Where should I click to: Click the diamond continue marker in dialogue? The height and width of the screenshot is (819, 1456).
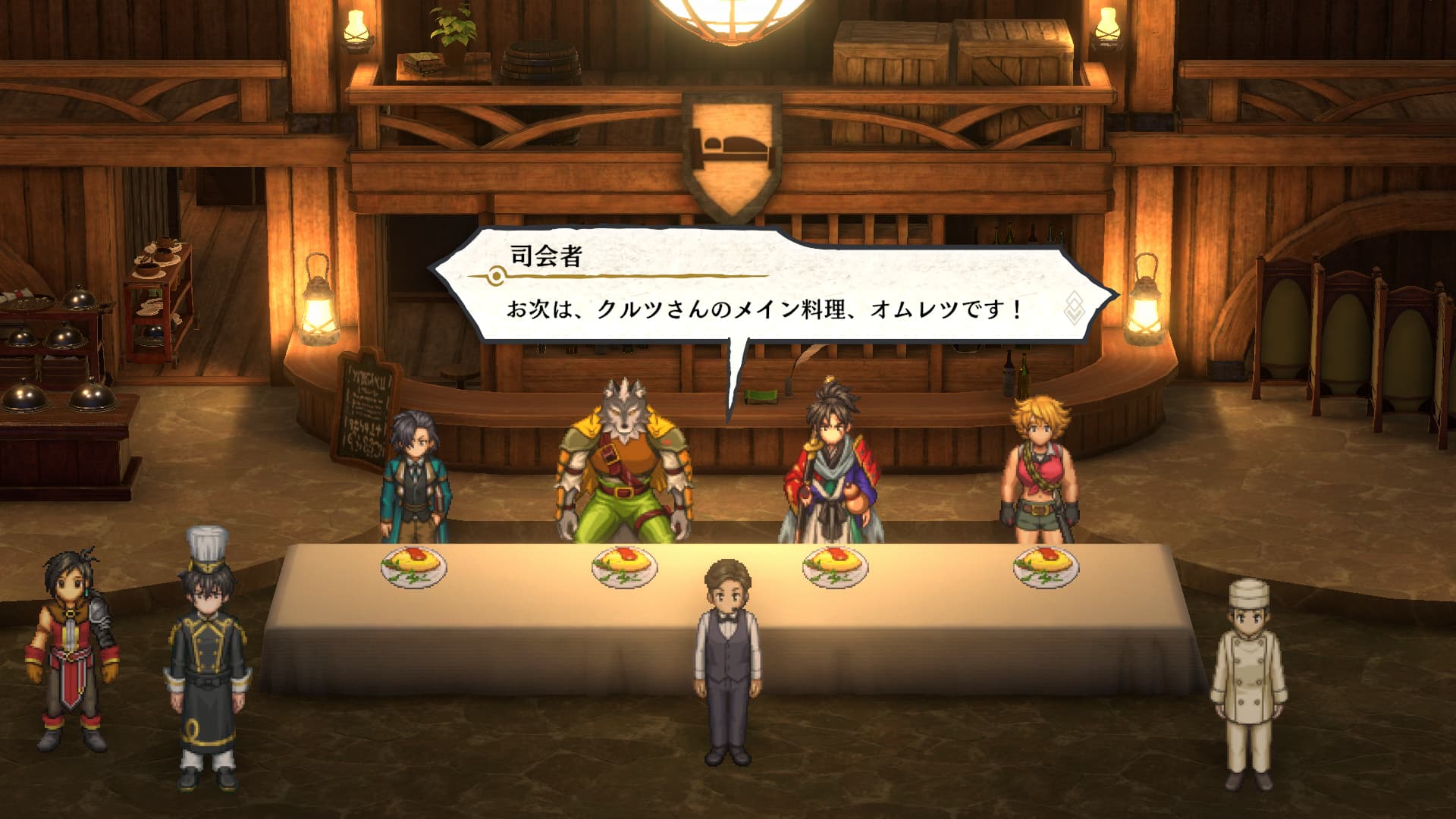[x=1075, y=307]
